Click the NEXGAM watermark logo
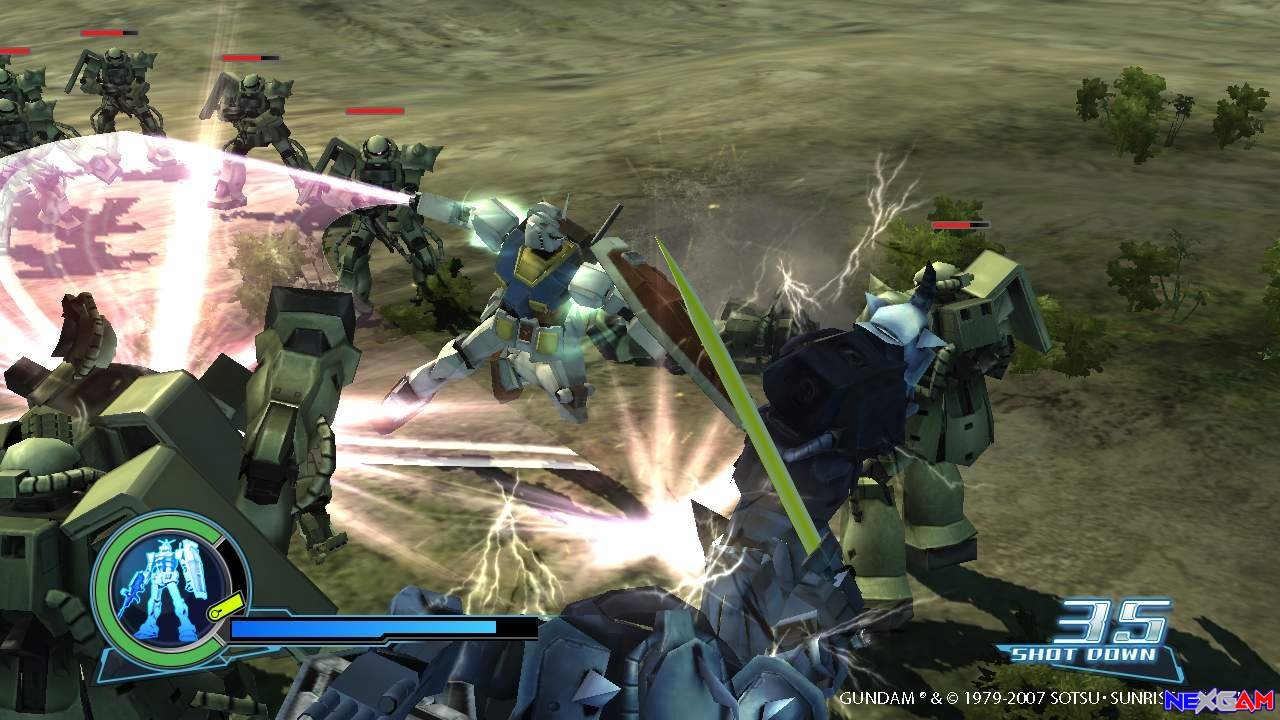1280x720 pixels. click(1219, 700)
